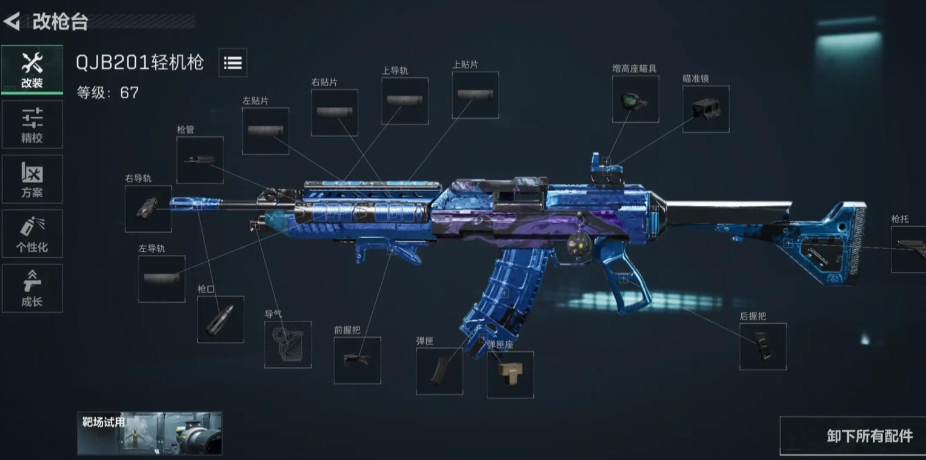The width and height of the screenshot is (926, 460).
Task: Go back from the 改枪台 screen
Action: (x=13, y=19)
